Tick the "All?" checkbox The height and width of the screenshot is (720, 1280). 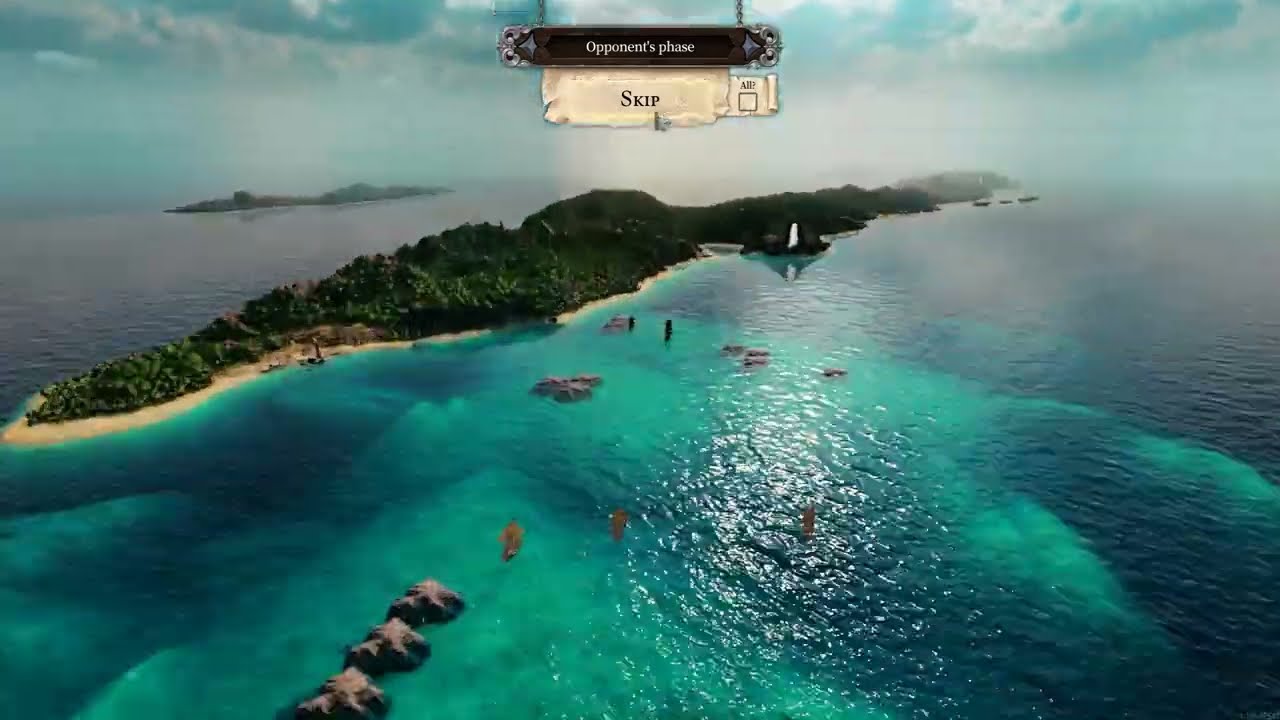[747, 101]
